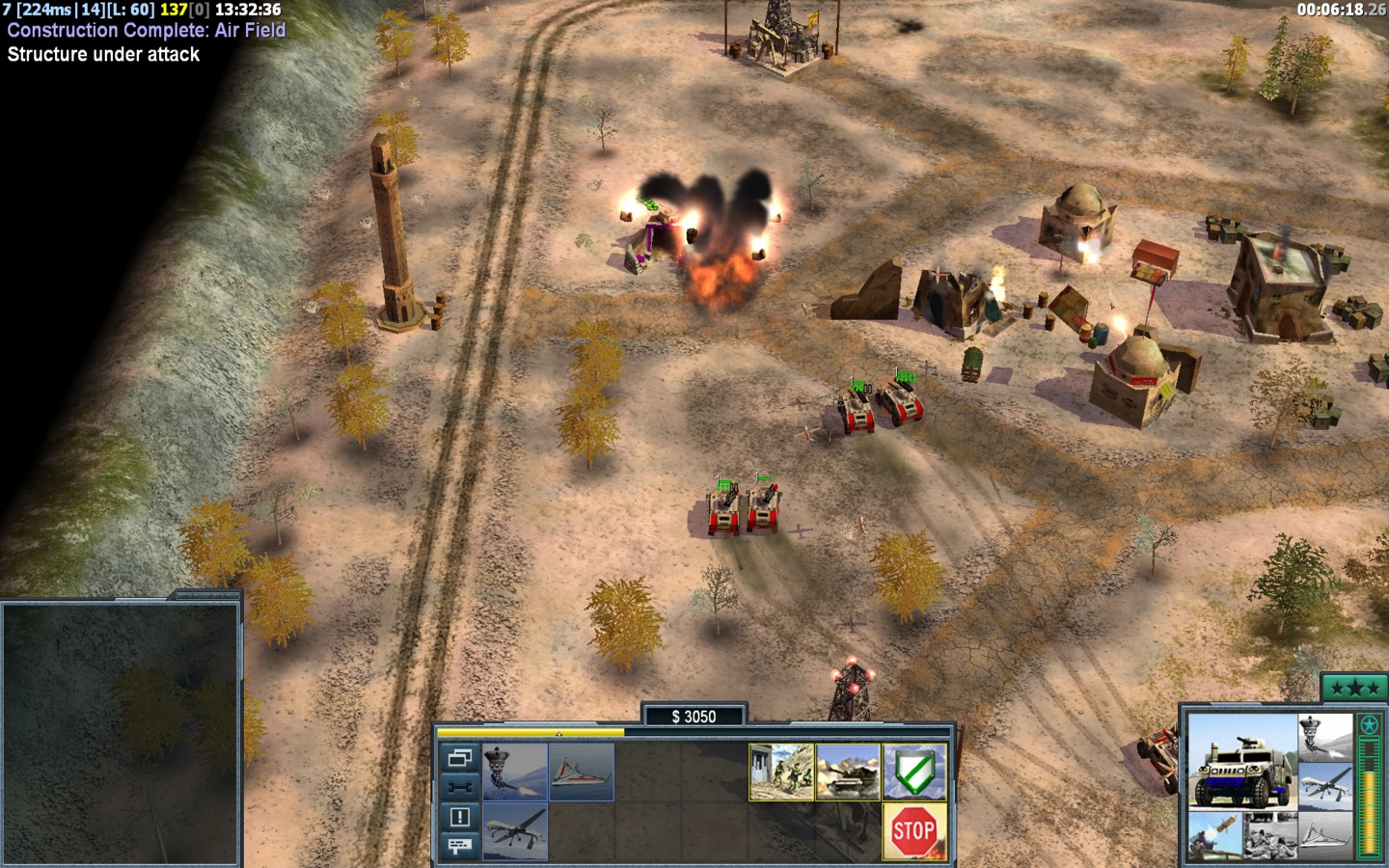Choose the running infantry command icon
Viewport: 1389px width, 868px height.
(781, 772)
